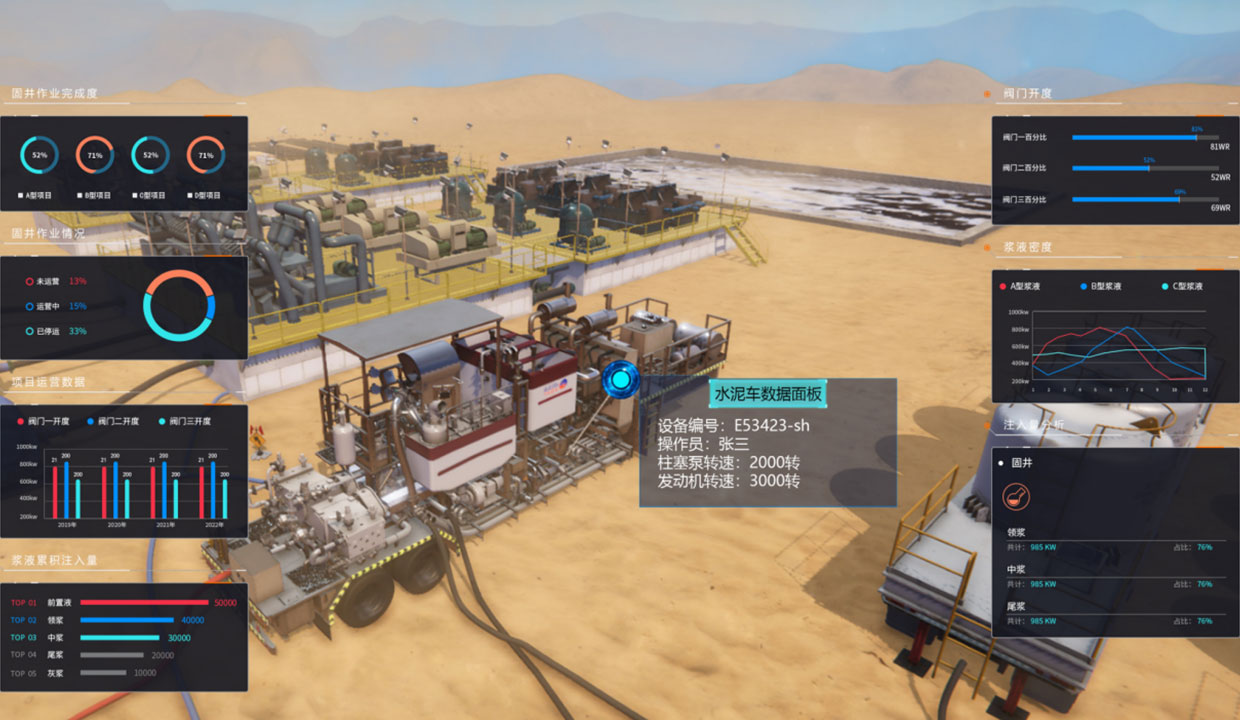Toggle the 阀门一开度 chart legend
This screenshot has height=720, width=1240.
45,421
